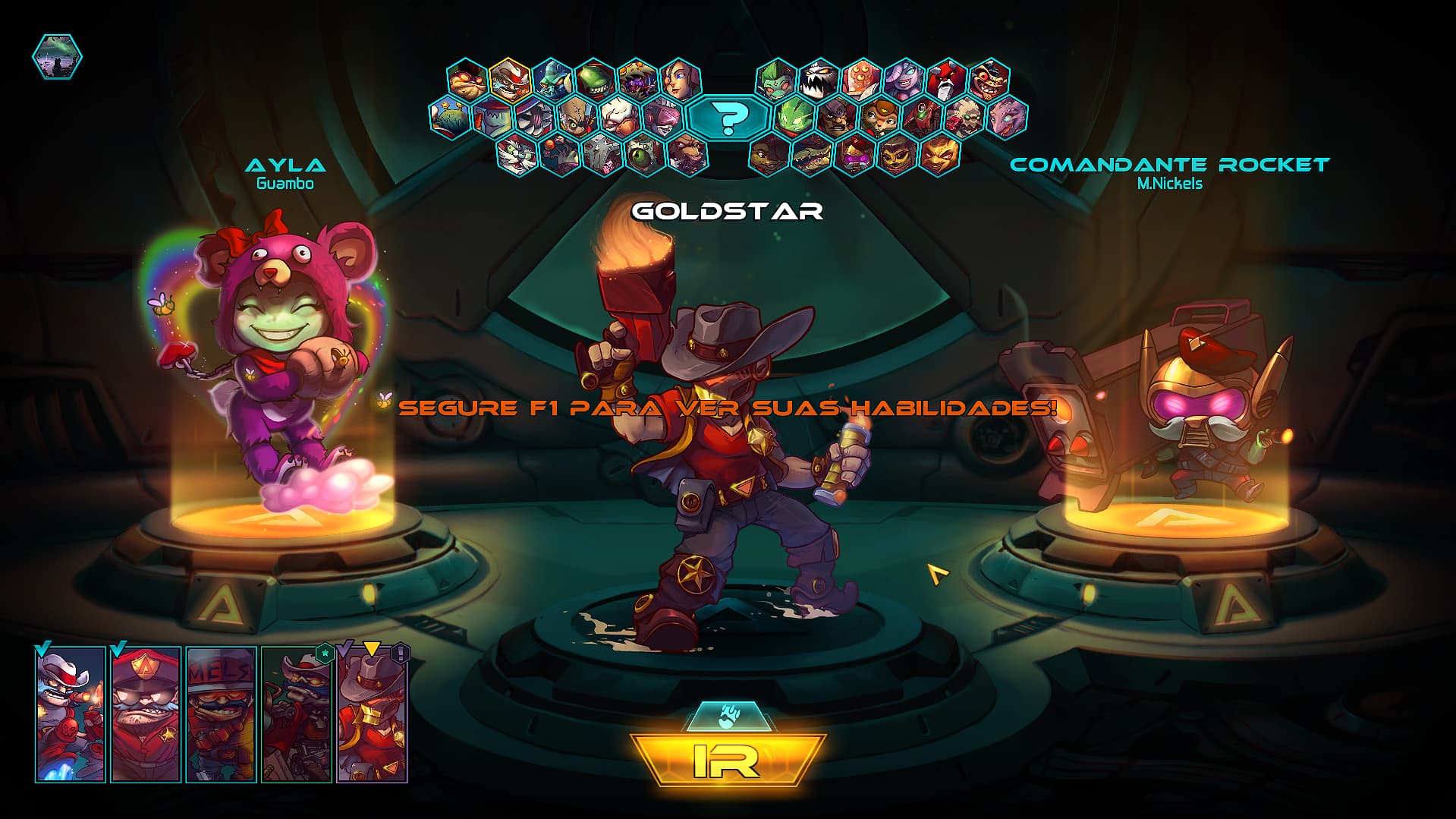Choose the random question mark character
The image size is (1456, 819).
tap(728, 117)
